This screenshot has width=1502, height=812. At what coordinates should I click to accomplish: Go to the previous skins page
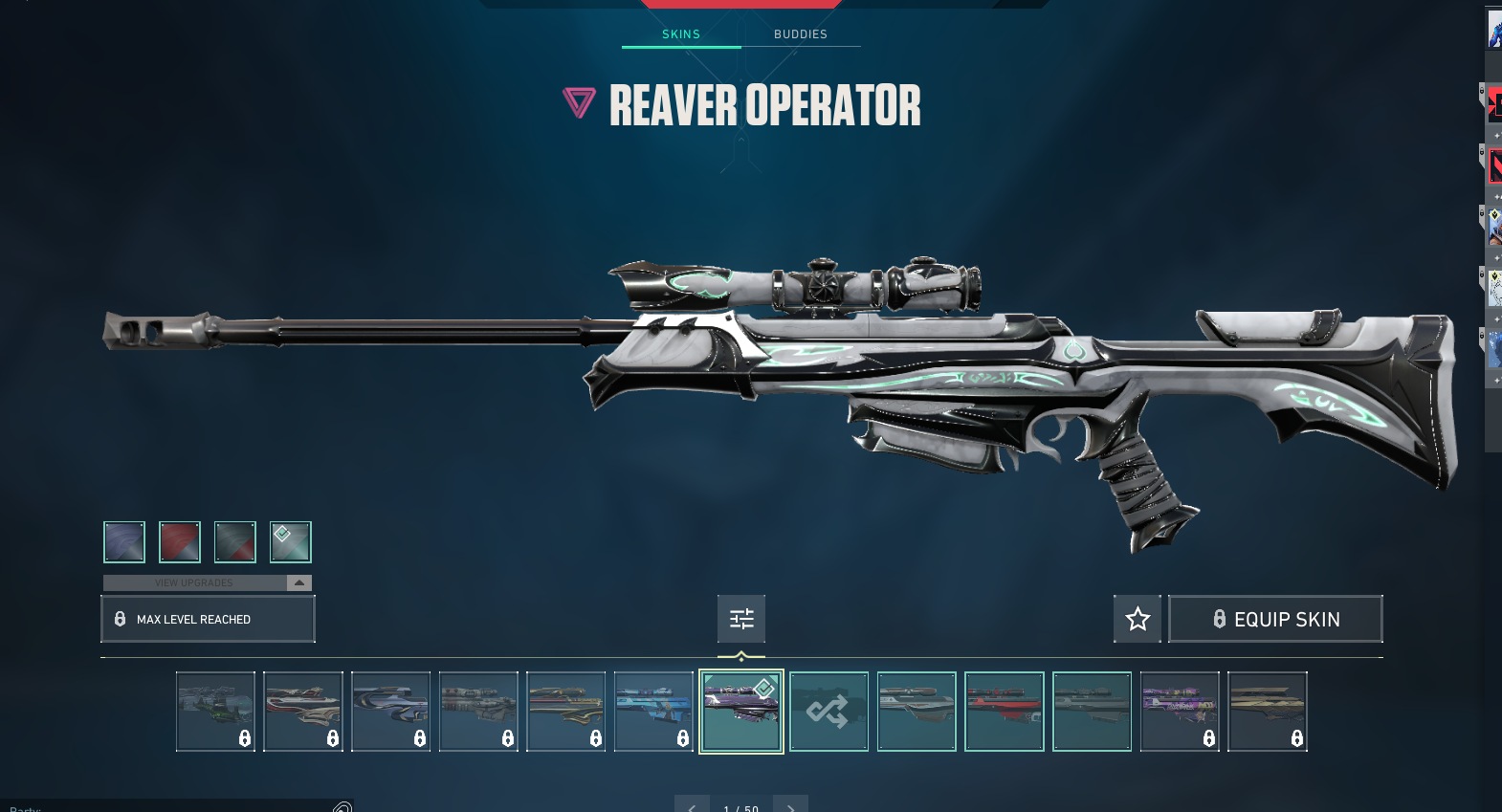tap(692, 805)
